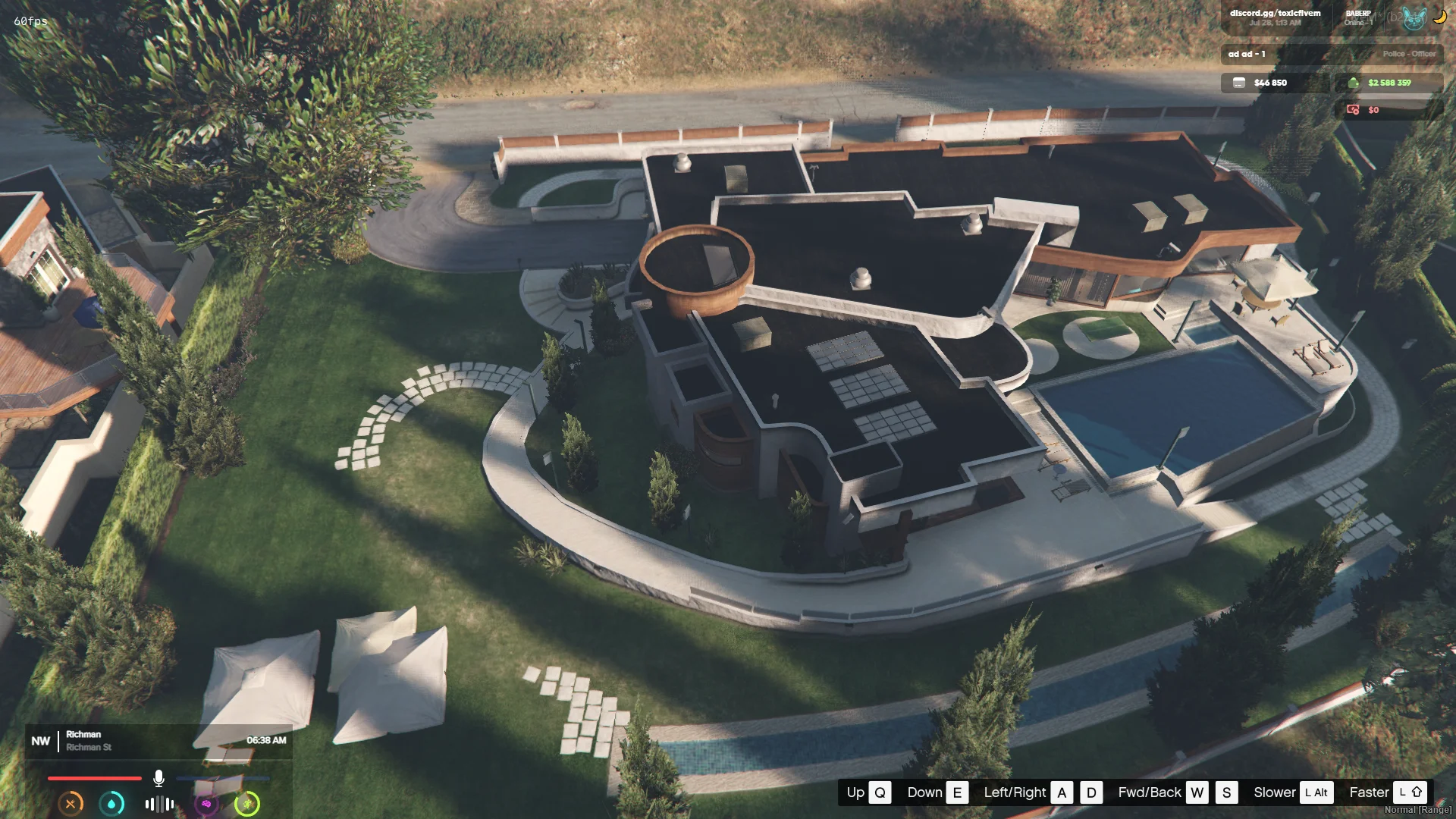Click the green running stamina icon
The width and height of the screenshot is (1456, 819).
[x=247, y=804]
